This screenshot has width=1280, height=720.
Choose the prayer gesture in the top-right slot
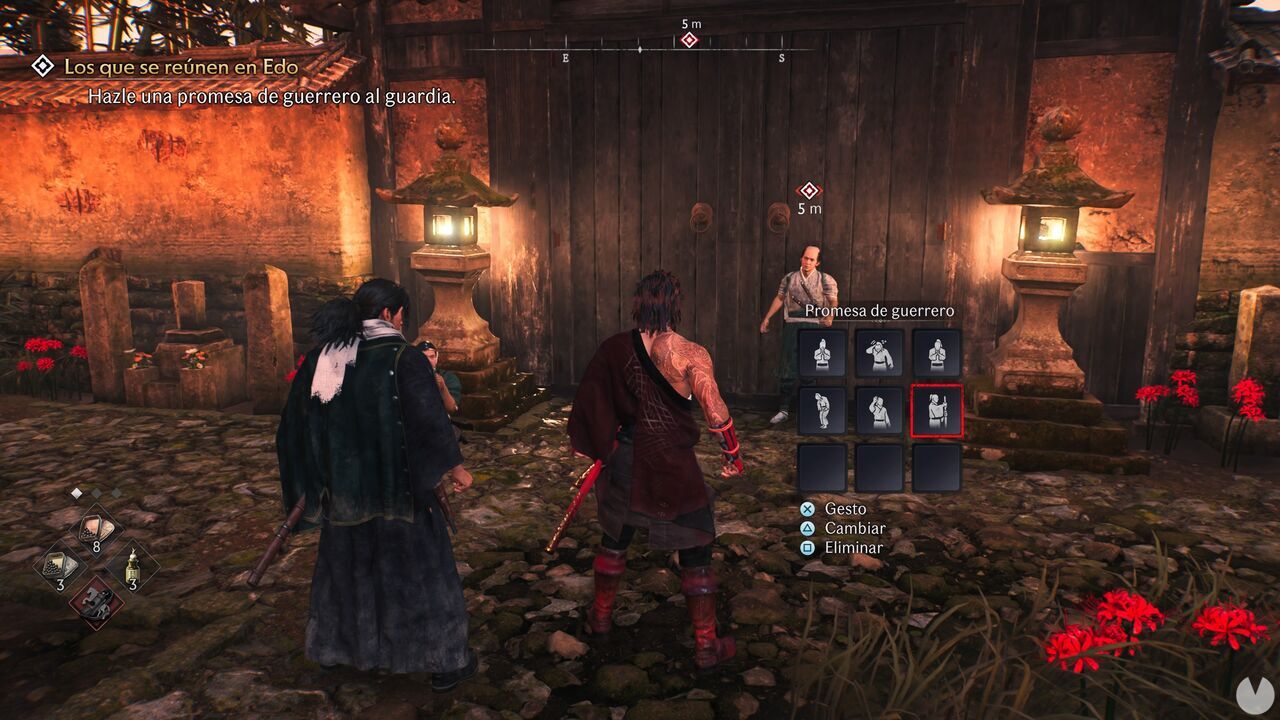point(936,354)
